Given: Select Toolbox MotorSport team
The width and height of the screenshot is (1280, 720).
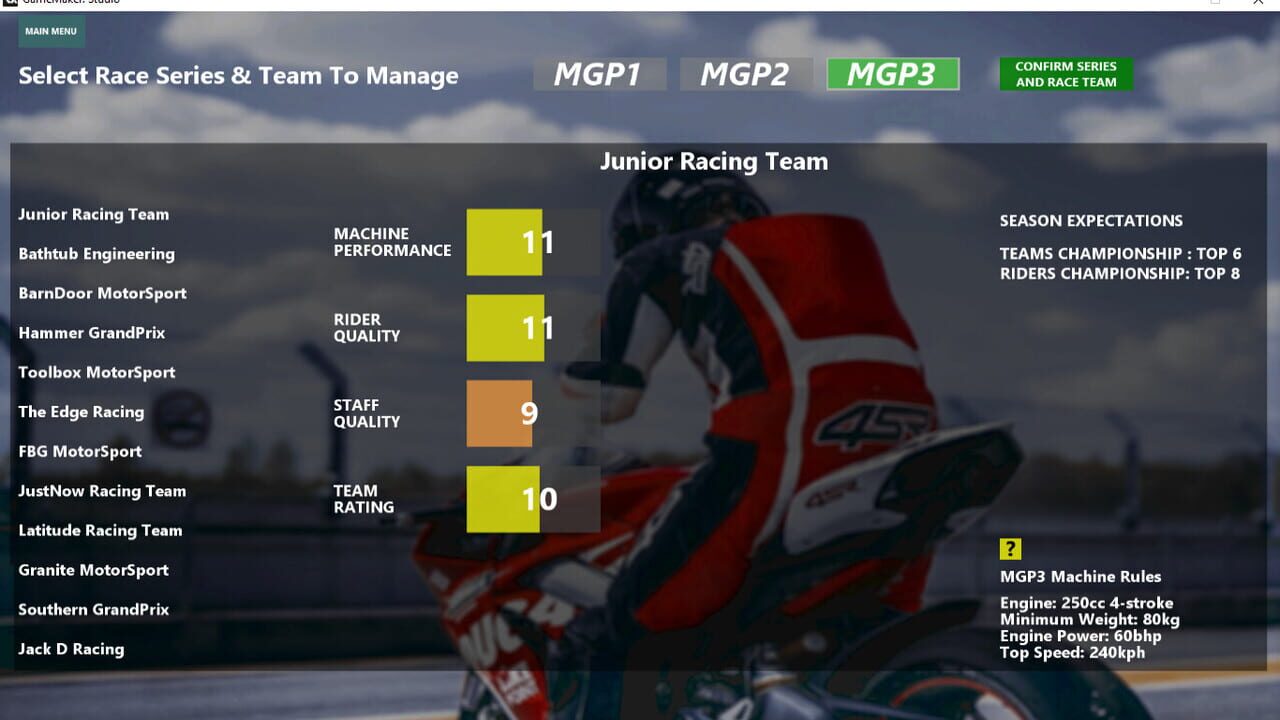Looking at the screenshot, I should [x=97, y=372].
